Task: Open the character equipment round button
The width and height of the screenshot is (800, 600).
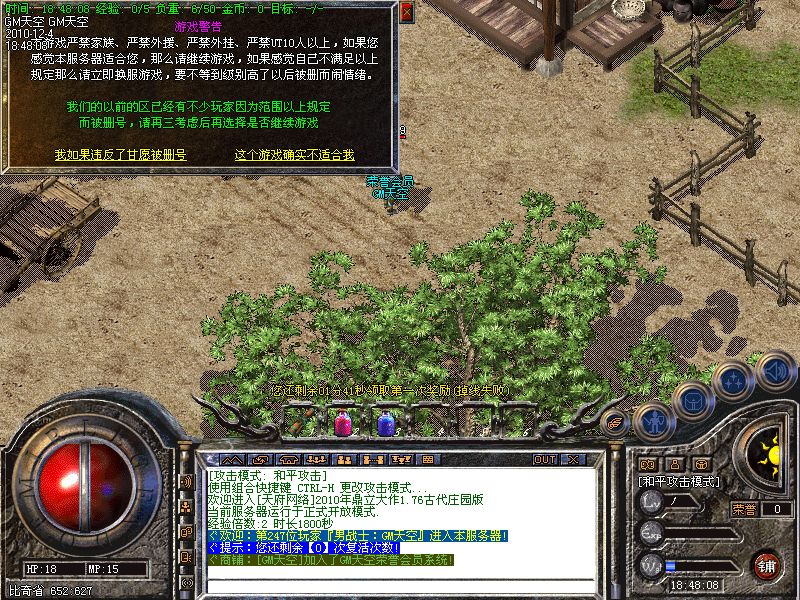Action: 651,420
